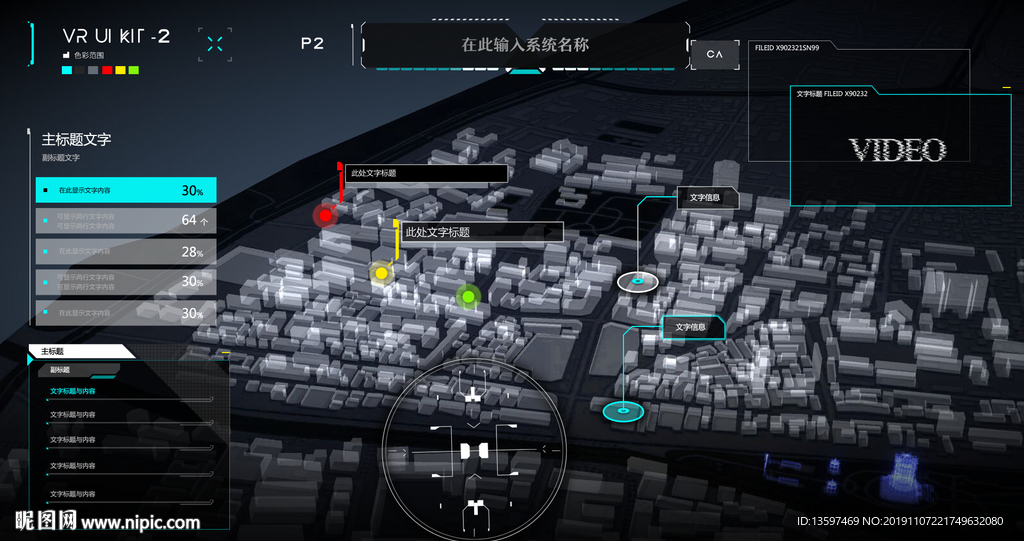Switch to the white 主标题 tab
The height and width of the screenshot is (541, 1024).
coord(80,351)
